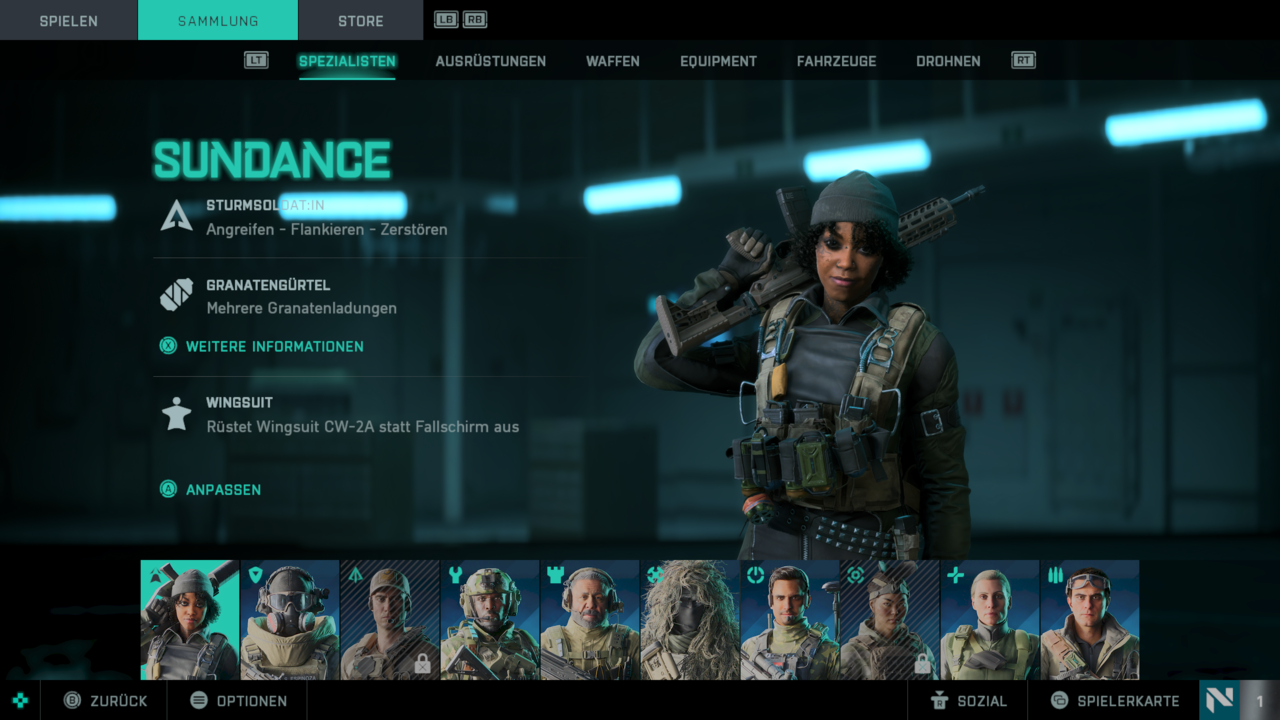
Task: Open the WAFFEN tab
Action: point(612,61)
